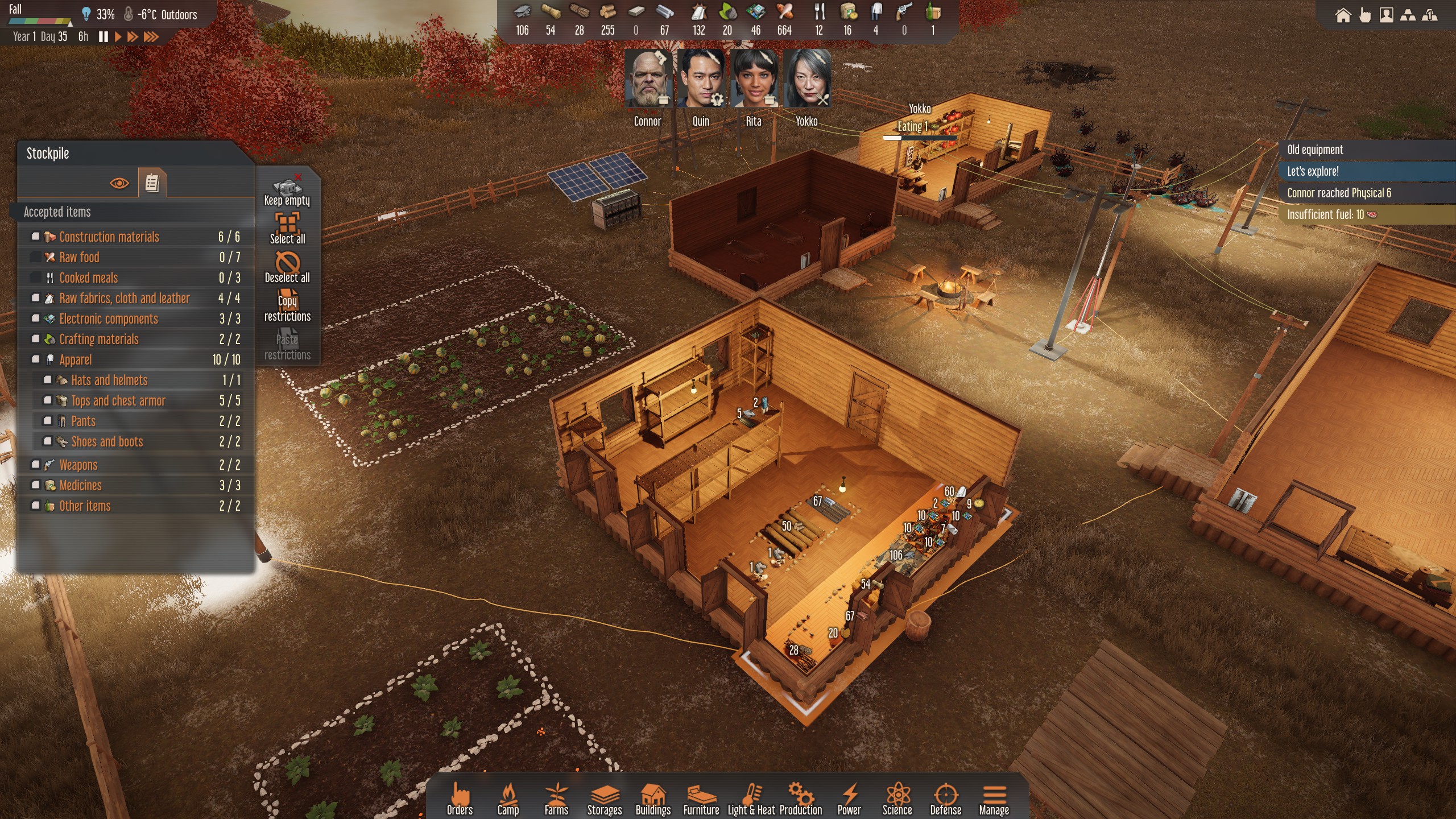Open the Science menu
The width and height of the screenshot is (1456, 819).
[x=897, y=800]
